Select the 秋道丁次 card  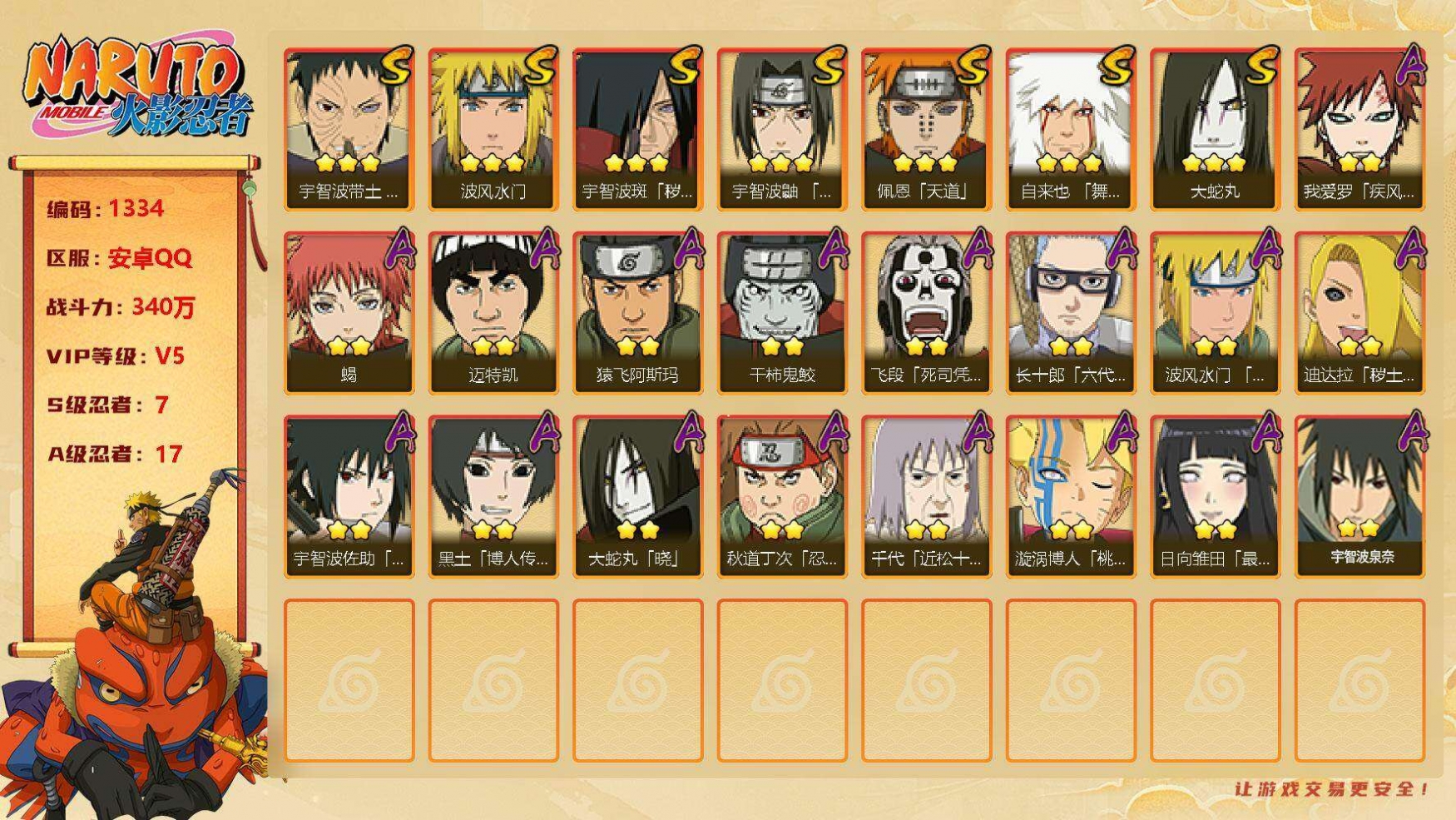[781, 495]
